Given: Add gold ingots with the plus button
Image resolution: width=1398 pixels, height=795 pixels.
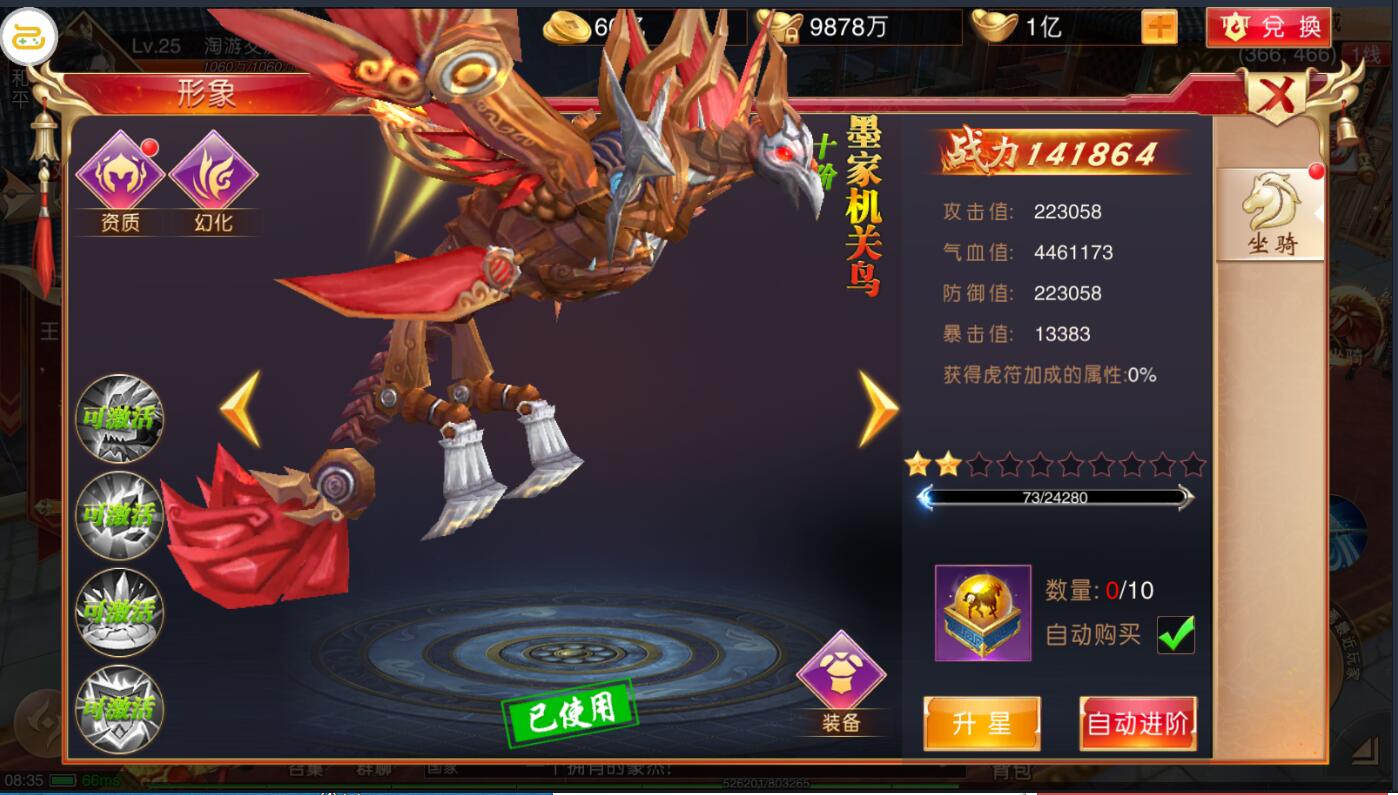Looking at the screenshot, I should coord(1159,27).
